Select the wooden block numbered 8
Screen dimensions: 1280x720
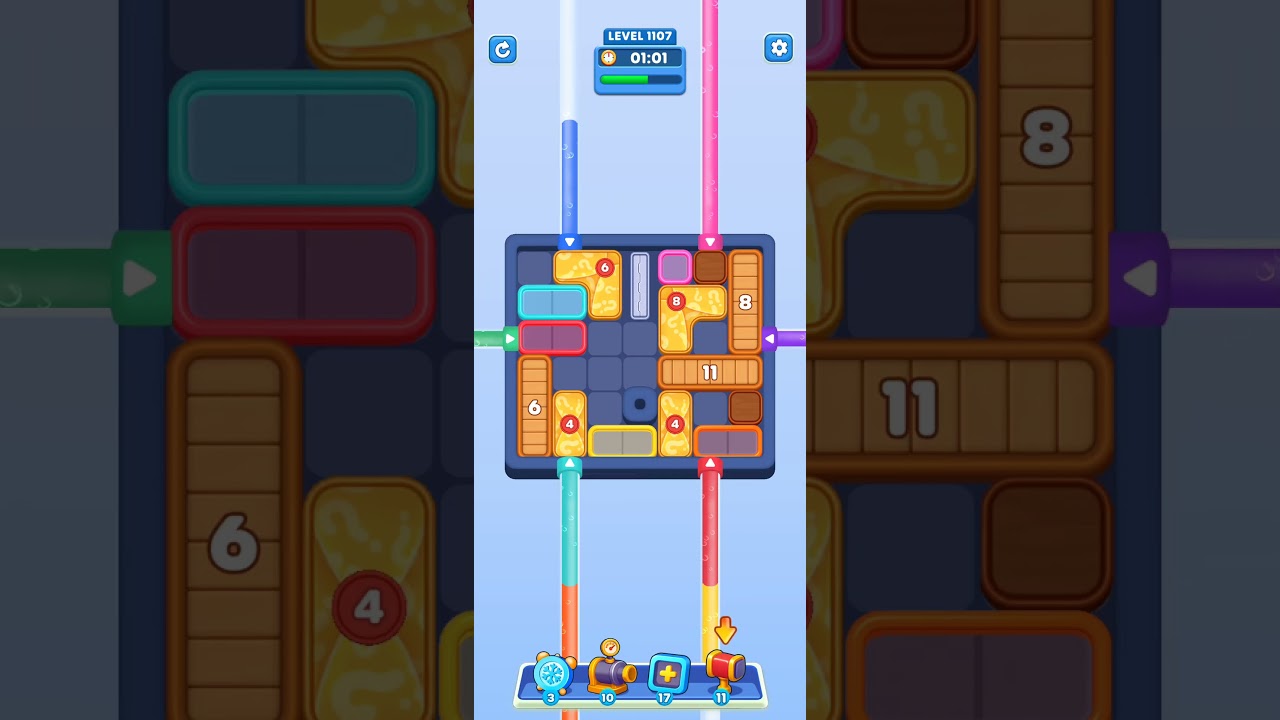745,303
